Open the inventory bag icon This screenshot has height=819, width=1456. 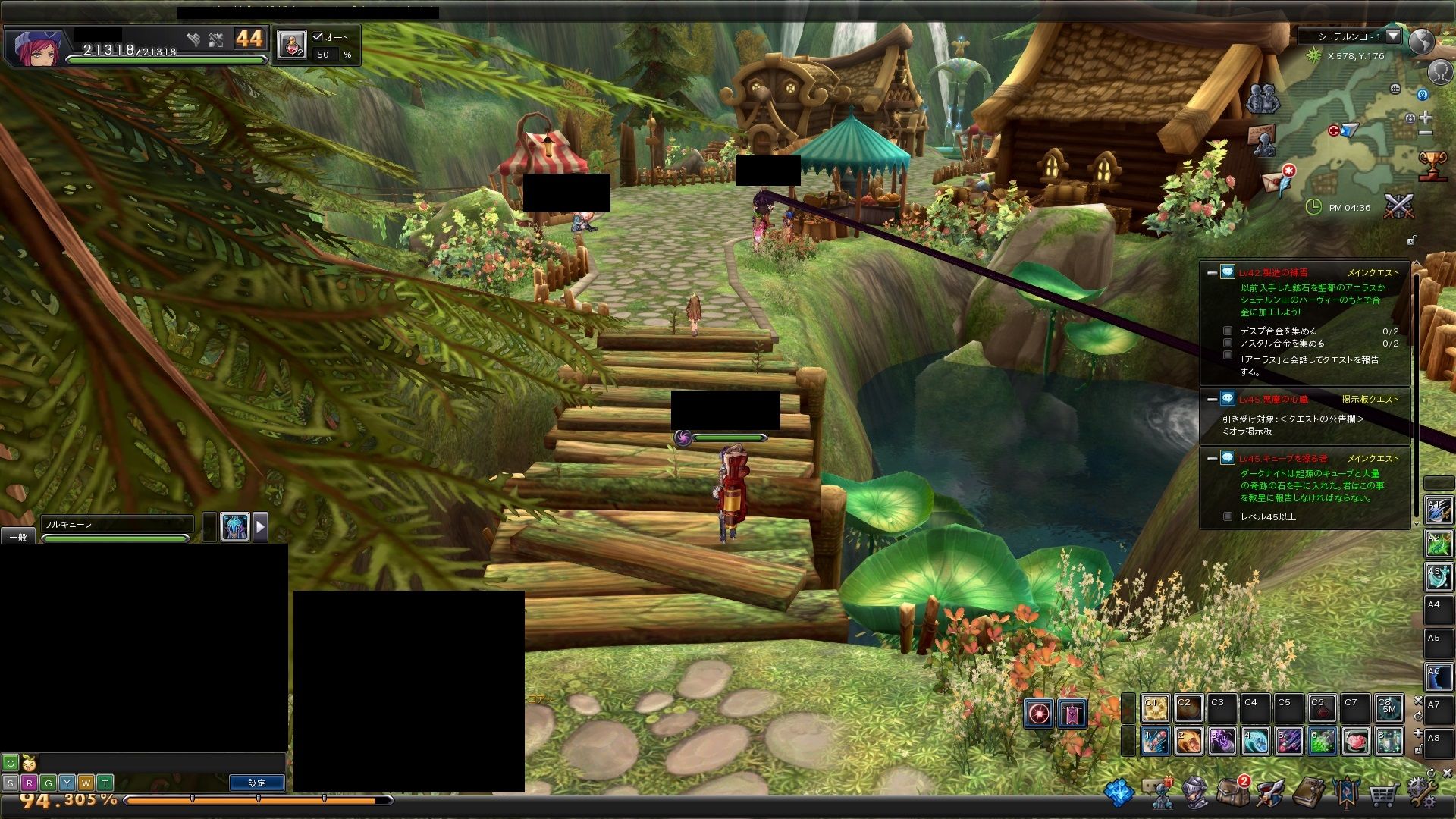tap(1233, 792)
